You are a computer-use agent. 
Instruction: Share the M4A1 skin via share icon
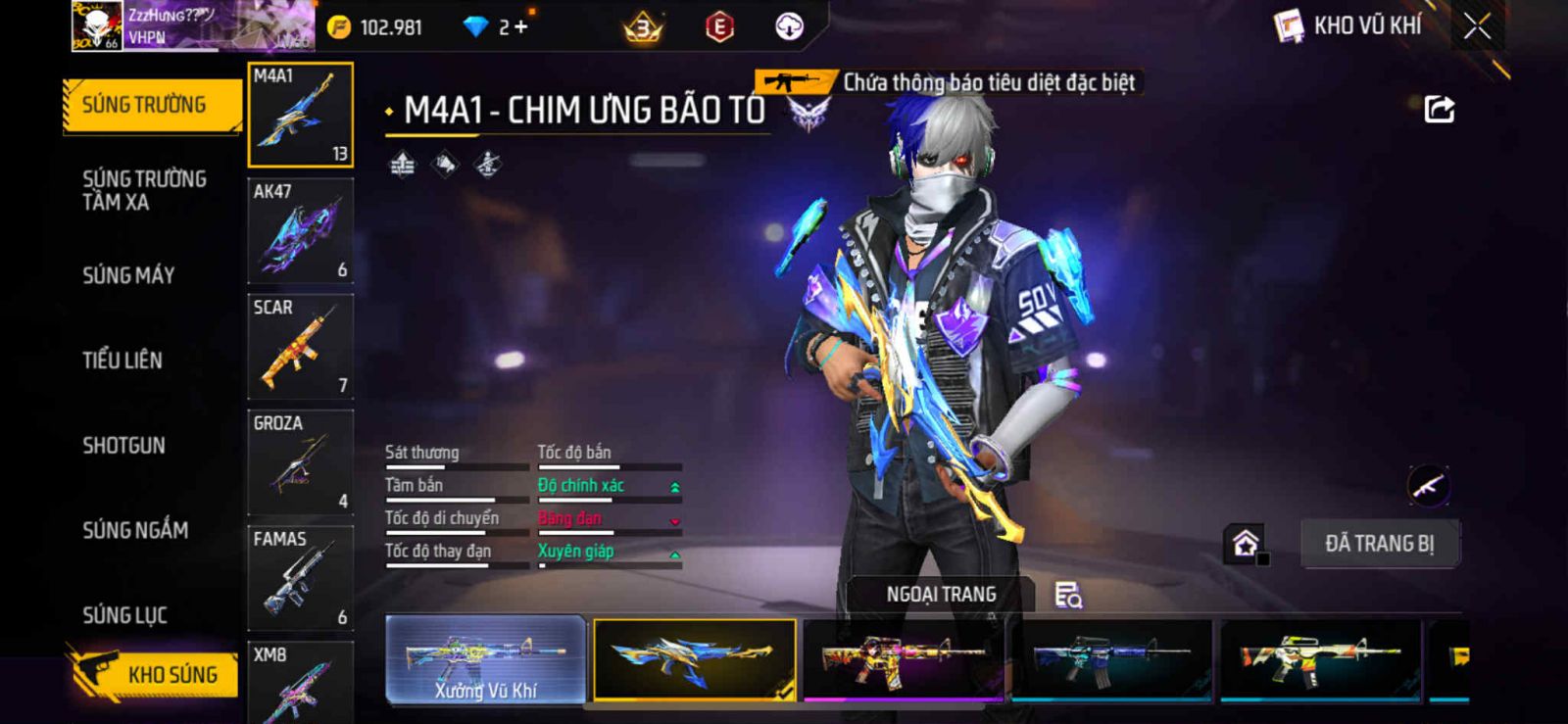[x=1439, y=109]
